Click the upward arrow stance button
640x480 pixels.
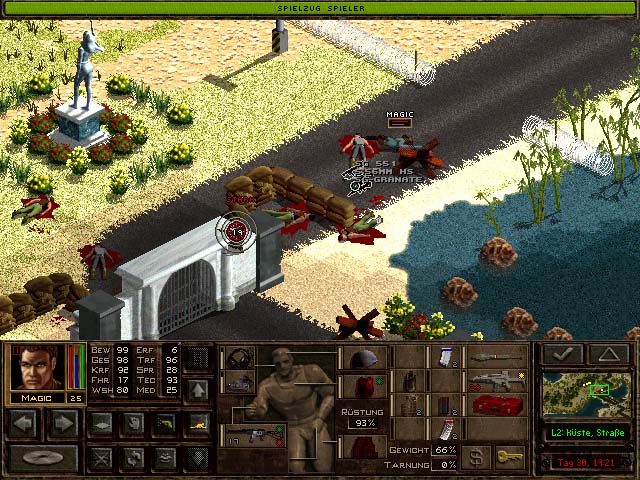point(198,389)
